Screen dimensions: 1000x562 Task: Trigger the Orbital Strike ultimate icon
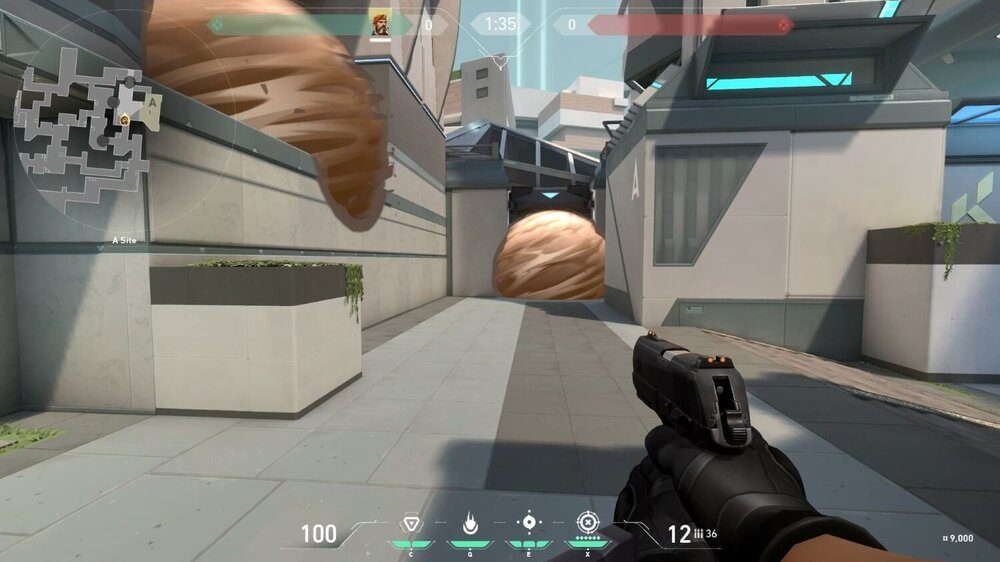point(586,522)
